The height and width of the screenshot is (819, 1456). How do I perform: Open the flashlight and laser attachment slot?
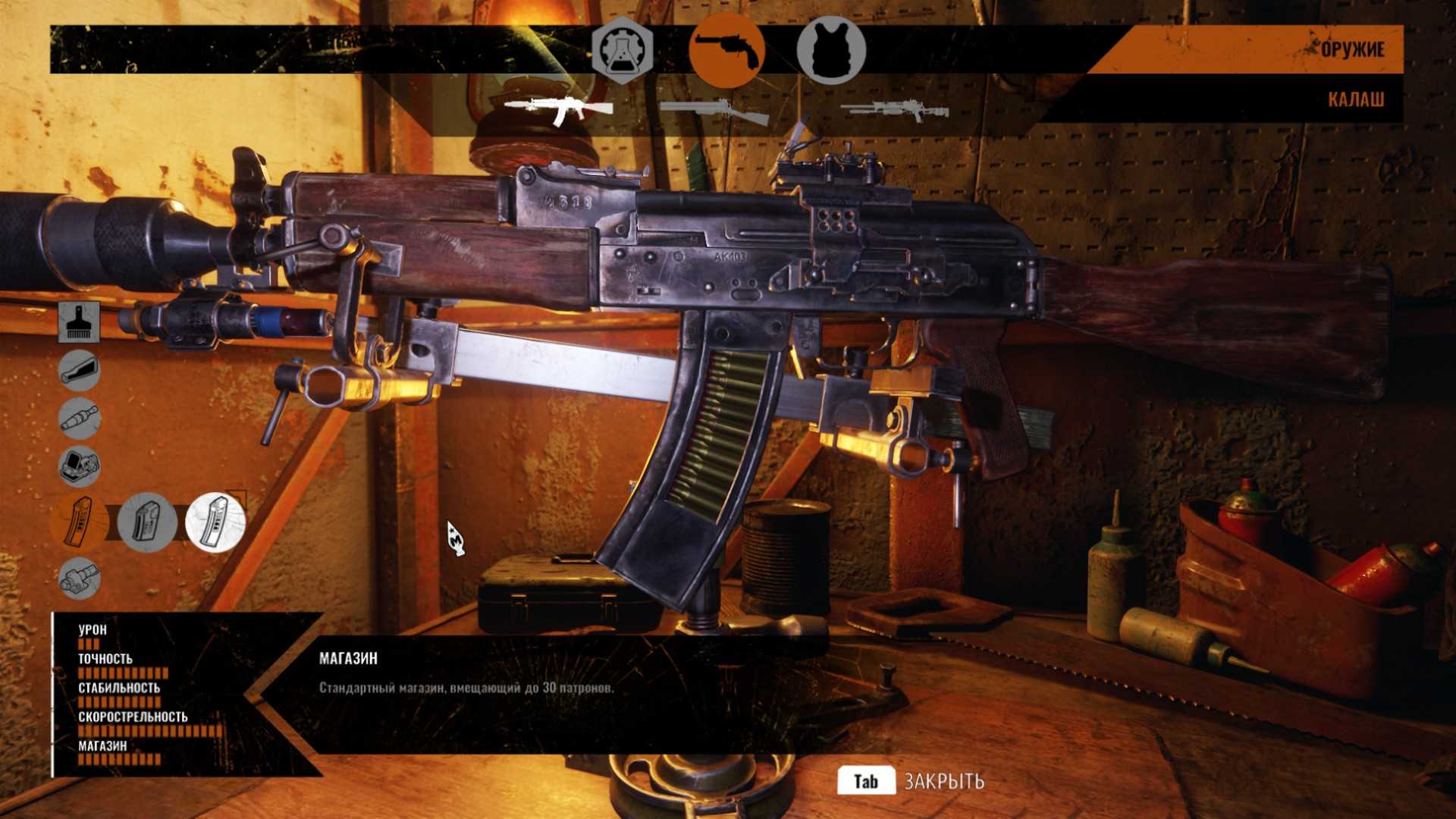click(x=80, y=579)
